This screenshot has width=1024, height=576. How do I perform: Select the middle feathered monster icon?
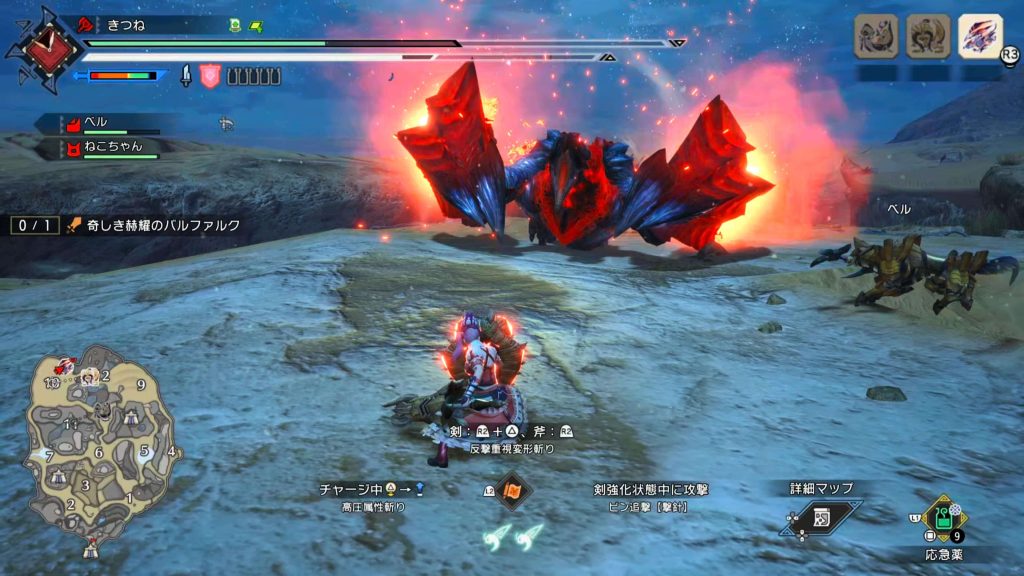tap(927, 37)
